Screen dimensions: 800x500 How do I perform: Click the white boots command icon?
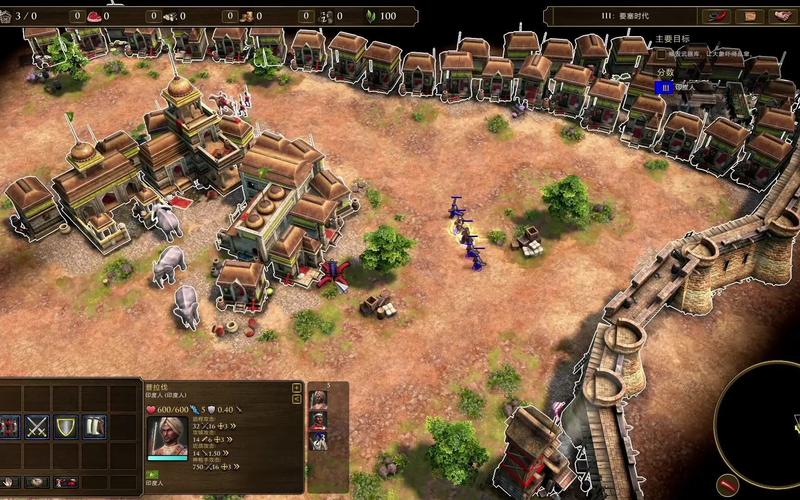click(95, 427)
